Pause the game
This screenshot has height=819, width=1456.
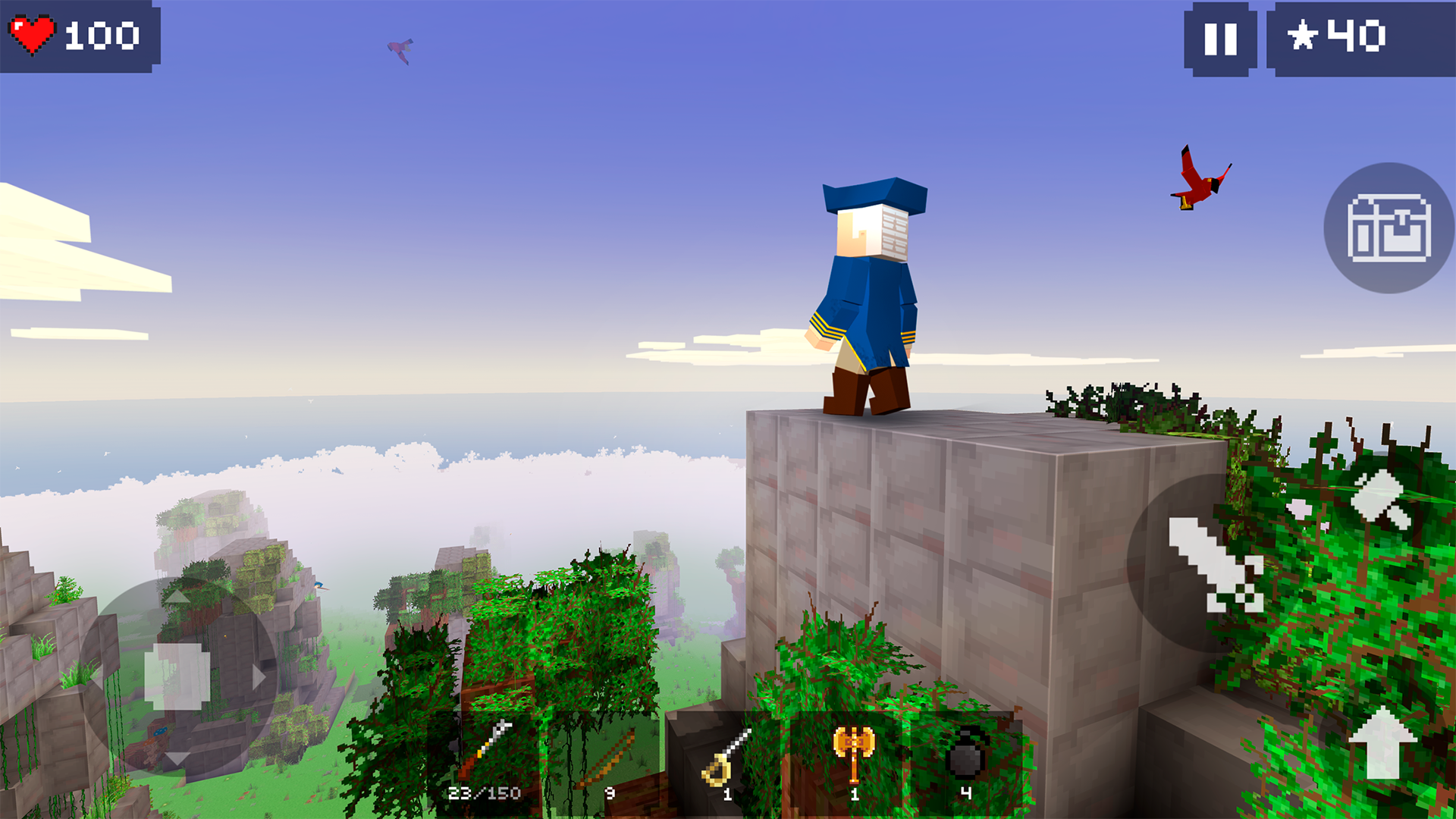[1218, 41]
